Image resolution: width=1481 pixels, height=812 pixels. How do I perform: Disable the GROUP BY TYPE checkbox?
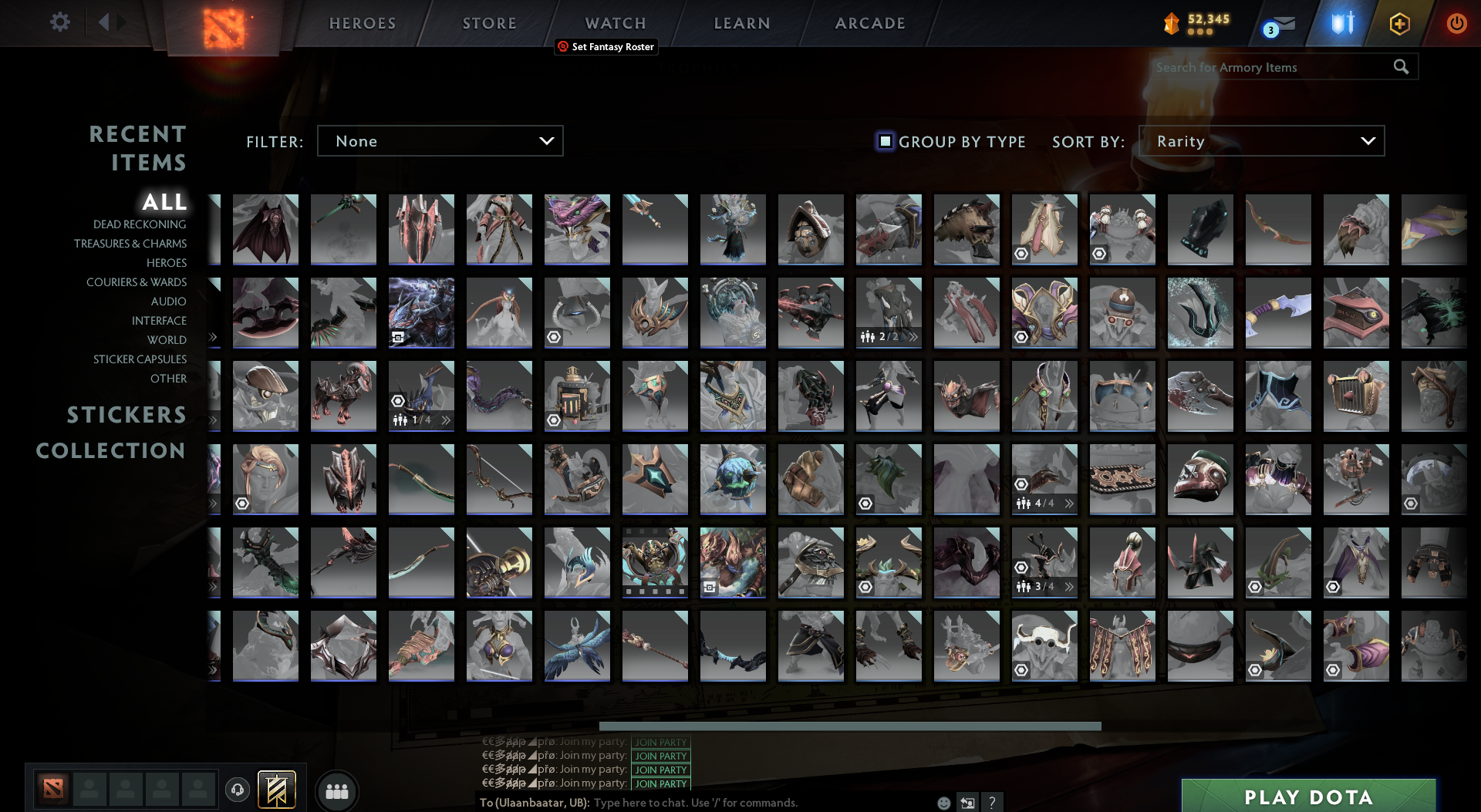tap(885, 141)
